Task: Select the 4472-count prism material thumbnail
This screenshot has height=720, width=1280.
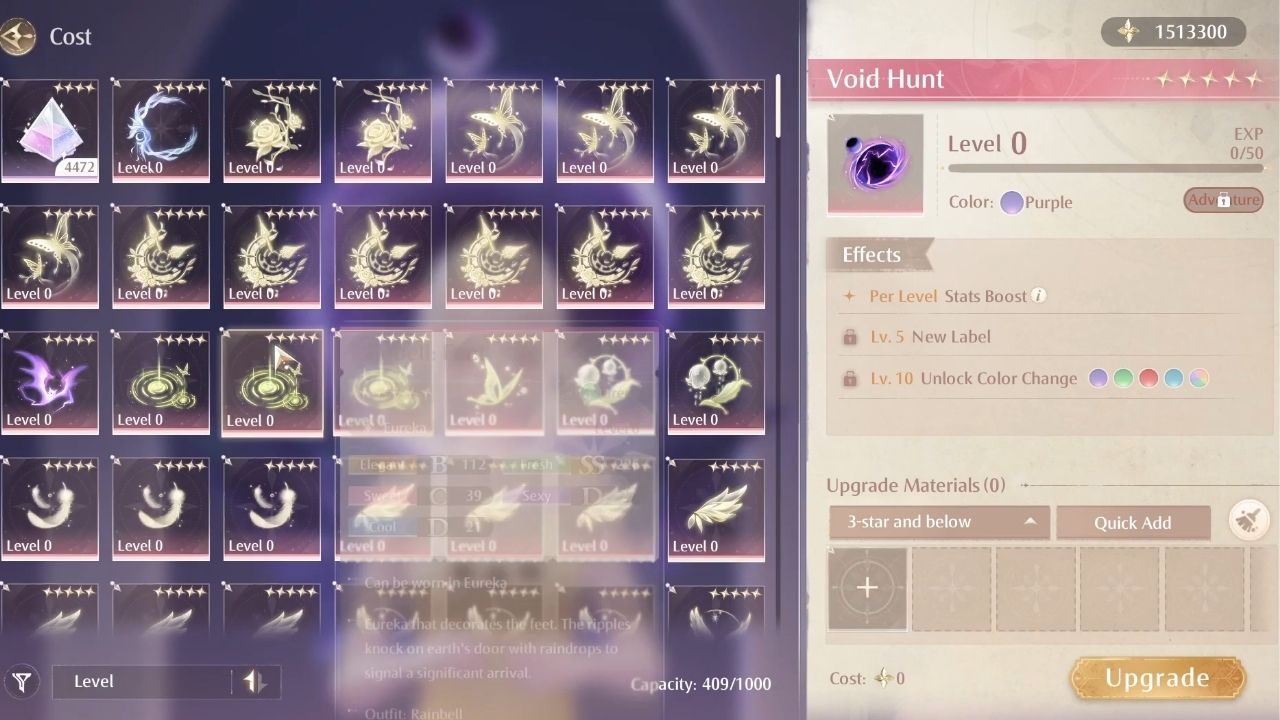Action: click(x=50, y=131)
